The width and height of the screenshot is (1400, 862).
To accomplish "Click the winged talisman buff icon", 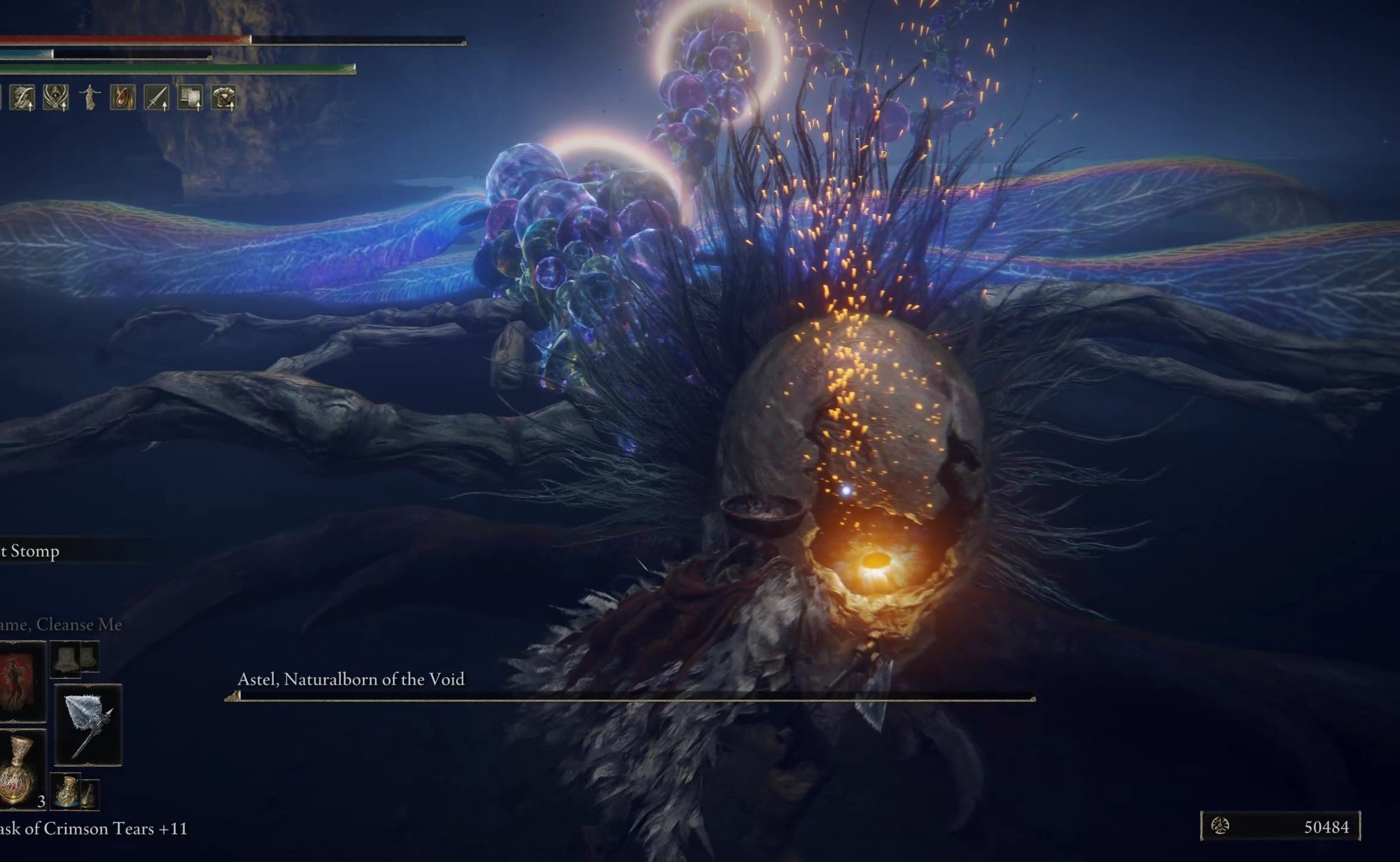I will (x=56, y=97).
